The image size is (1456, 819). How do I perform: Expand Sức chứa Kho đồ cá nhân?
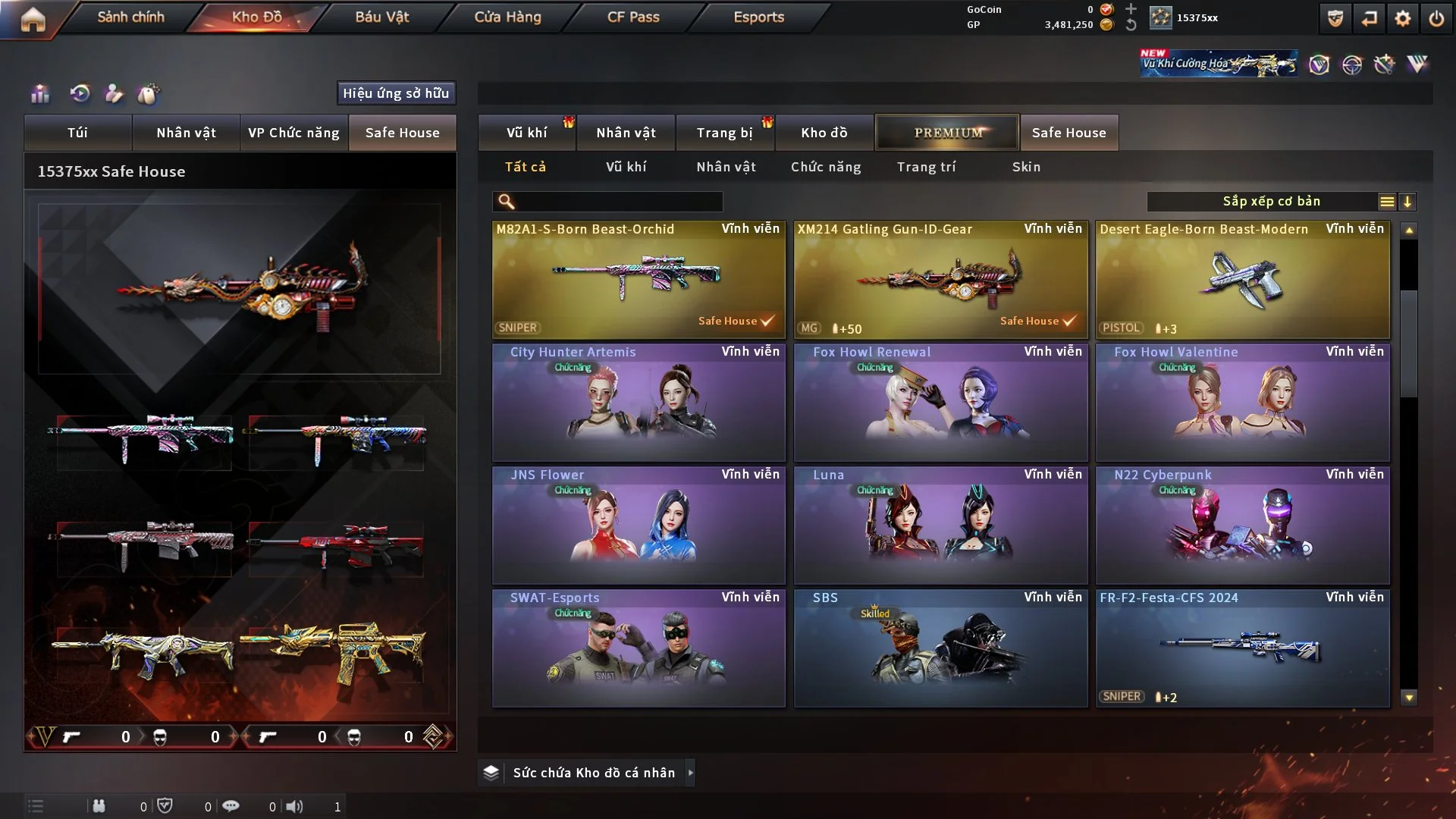690,773
